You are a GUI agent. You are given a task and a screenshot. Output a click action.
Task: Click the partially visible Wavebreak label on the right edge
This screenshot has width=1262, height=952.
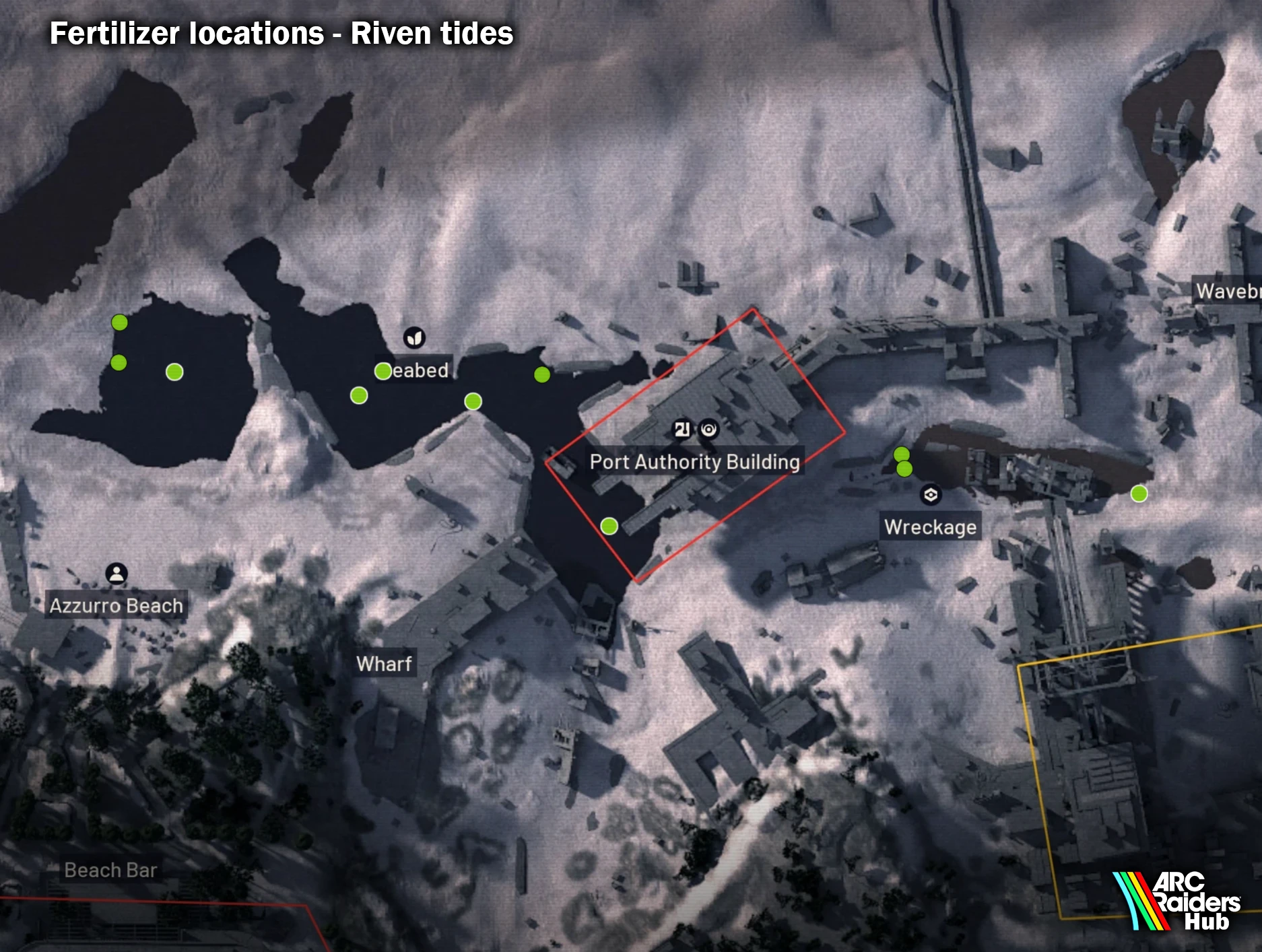1230,292
